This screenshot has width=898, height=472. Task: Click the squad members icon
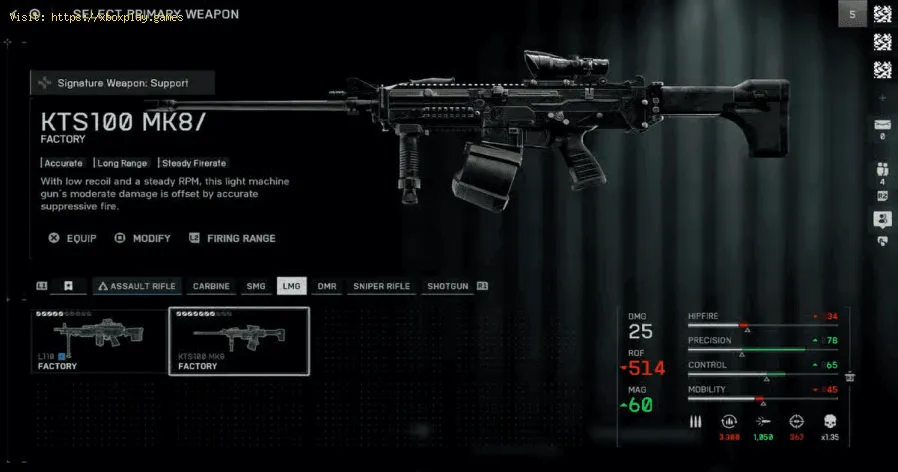pyautogui.click(x=882, y=168)
